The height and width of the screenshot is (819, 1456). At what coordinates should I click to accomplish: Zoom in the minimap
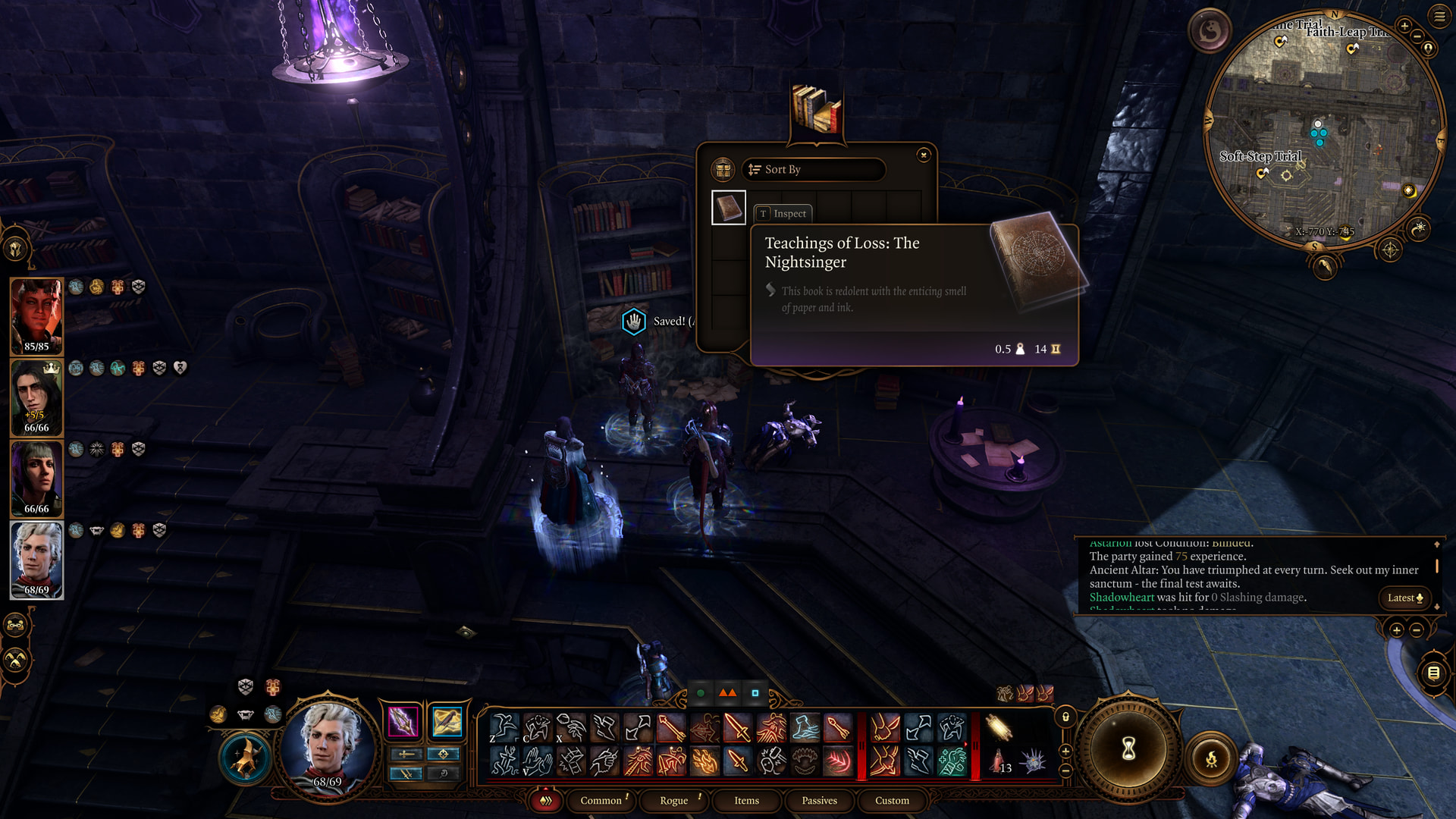(x=1404, y=26)
